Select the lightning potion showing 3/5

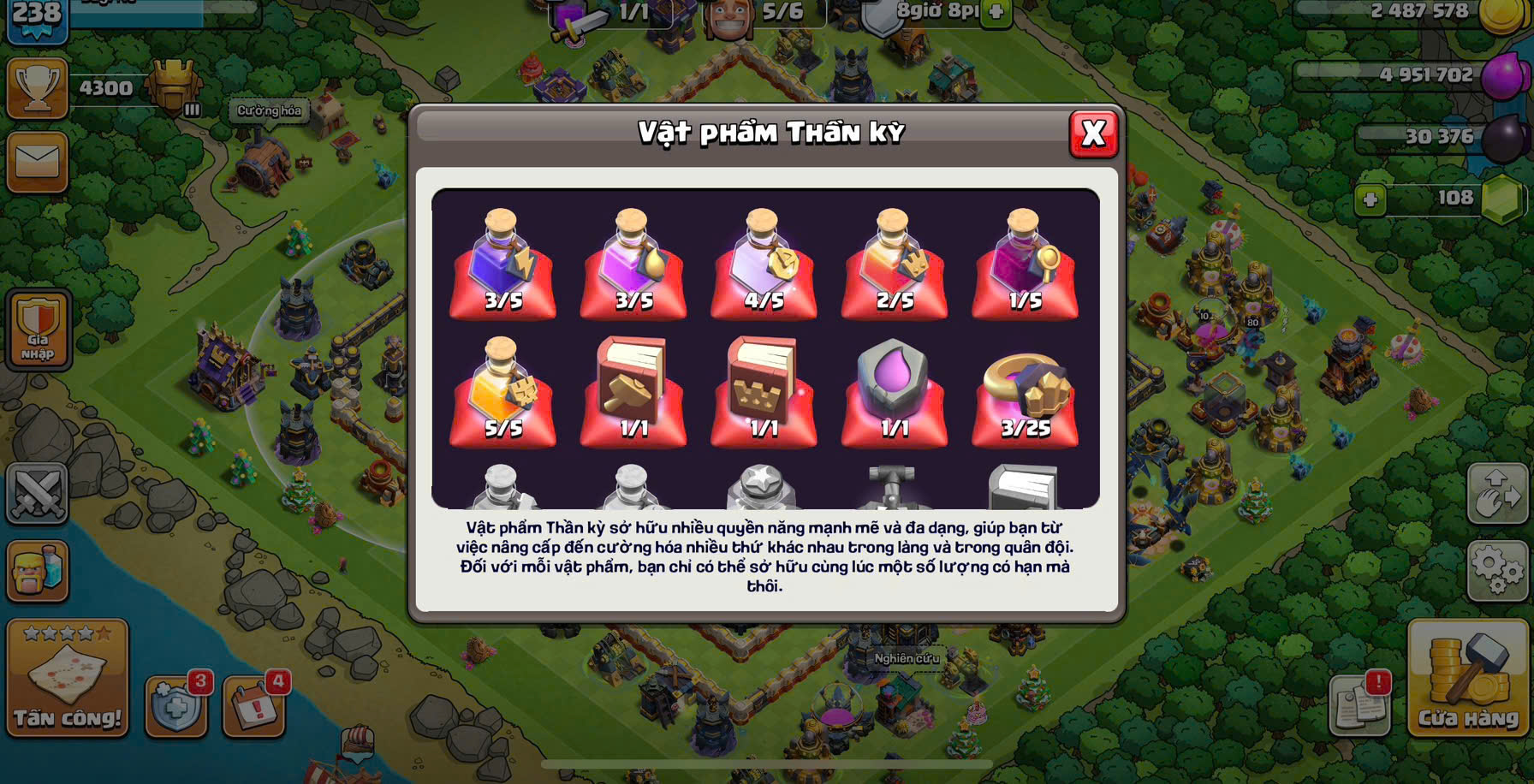[x=503, y=264]
